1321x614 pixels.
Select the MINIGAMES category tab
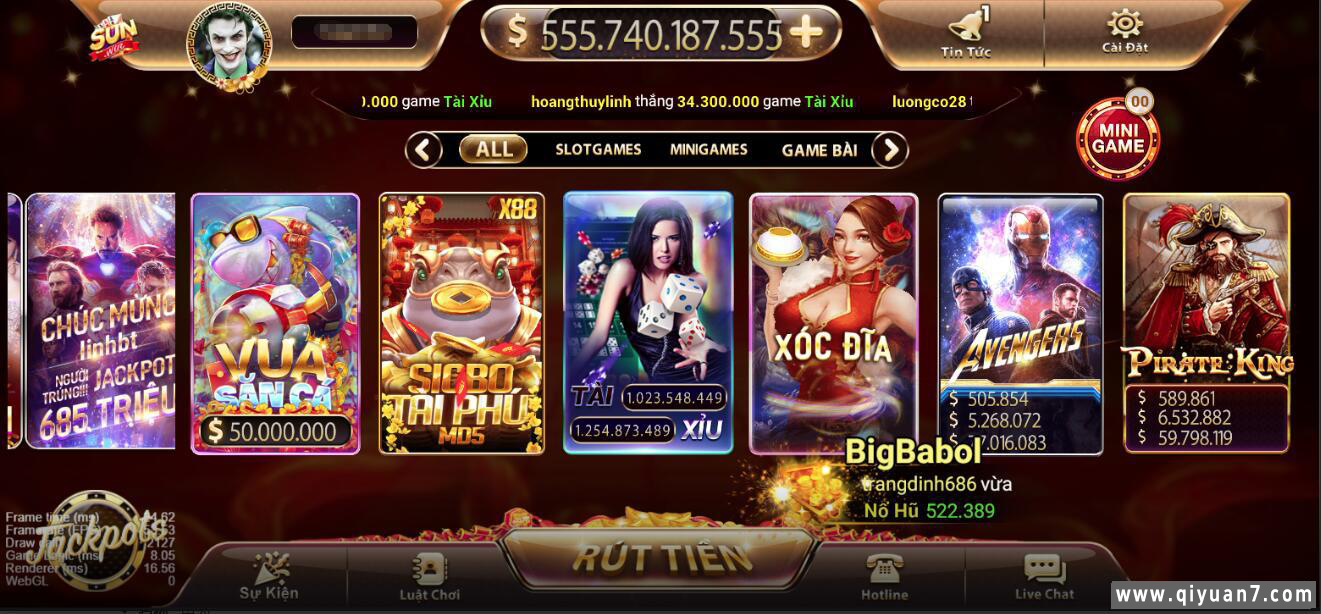coord(708,150)
